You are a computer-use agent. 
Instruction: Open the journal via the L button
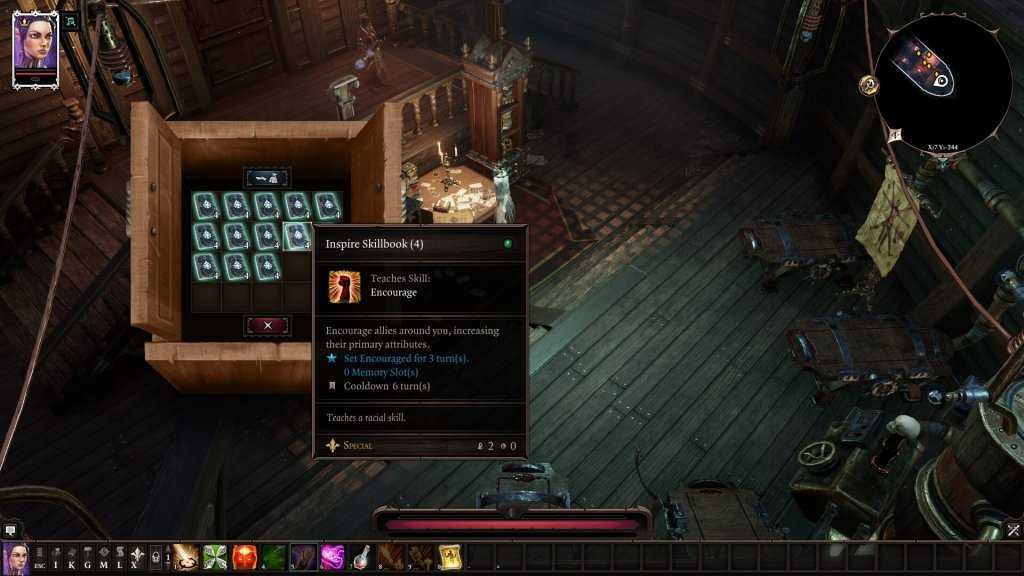point(120,557)
